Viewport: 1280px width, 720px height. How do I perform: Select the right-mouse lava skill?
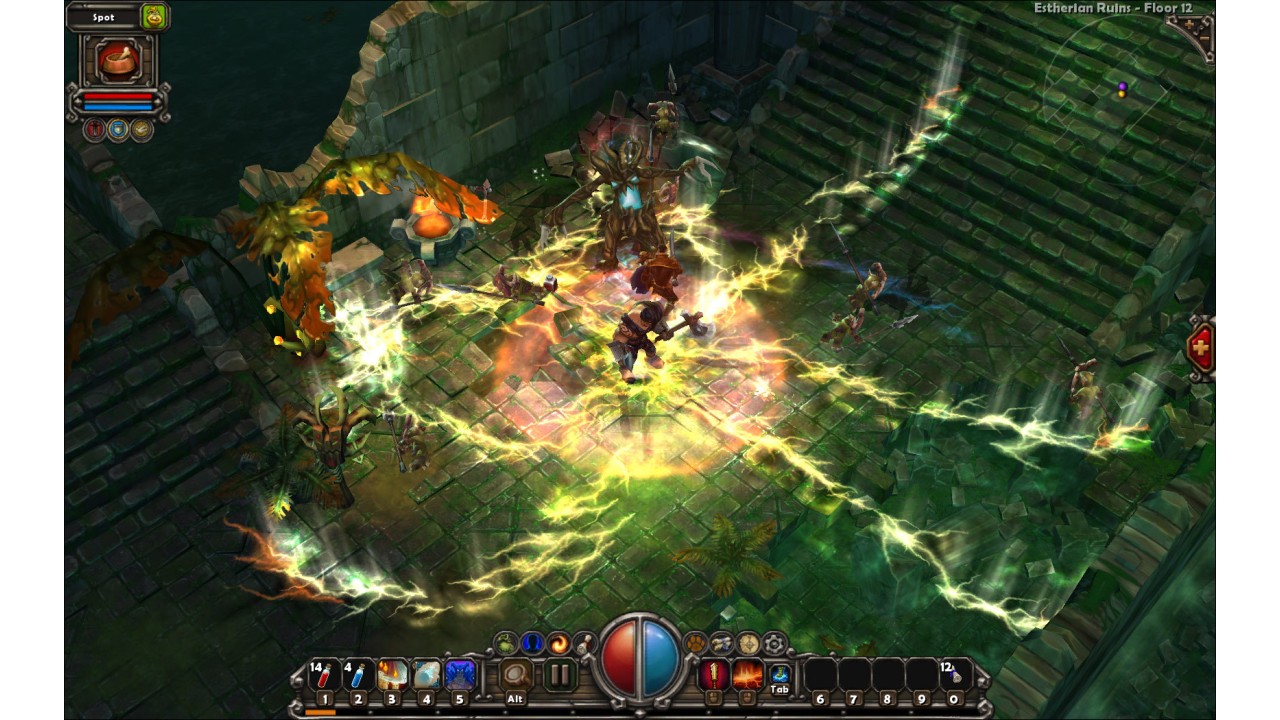click(x=747, y=675)
